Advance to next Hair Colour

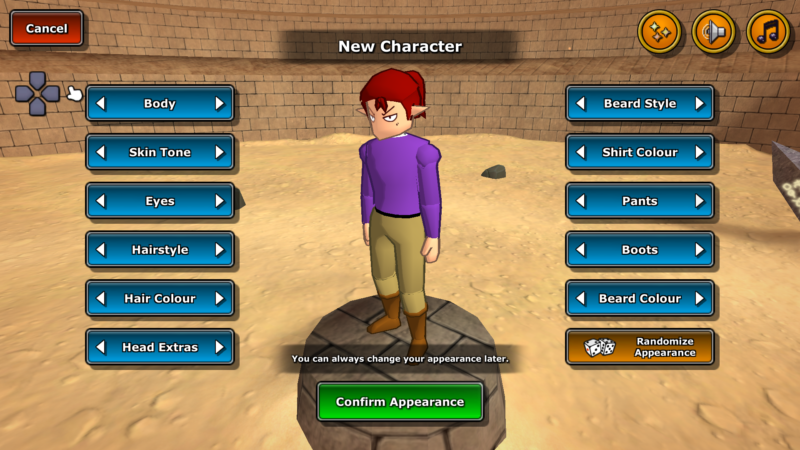[x=219, y=298]
